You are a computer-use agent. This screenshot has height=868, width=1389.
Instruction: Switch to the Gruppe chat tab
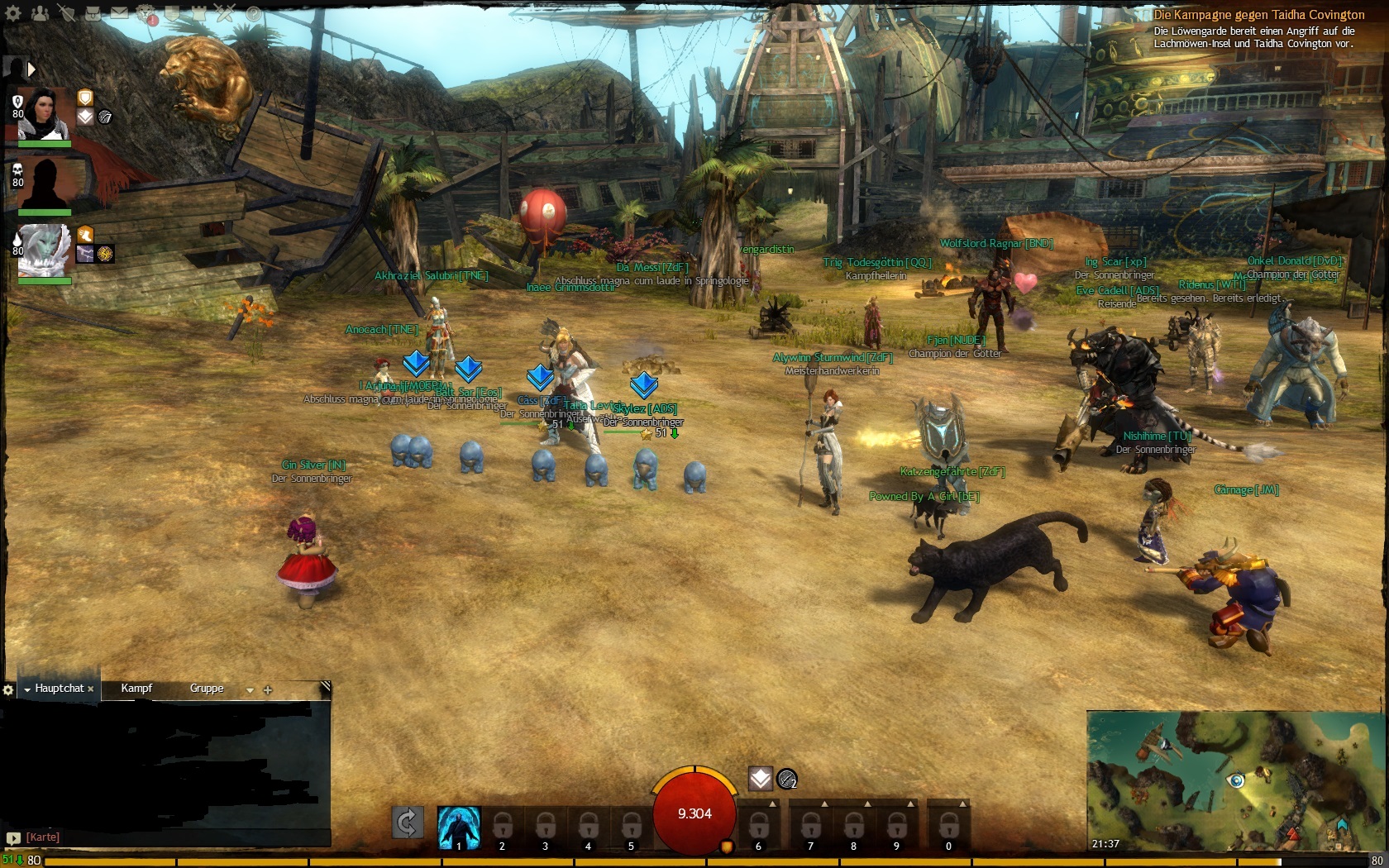pos(207,688)
